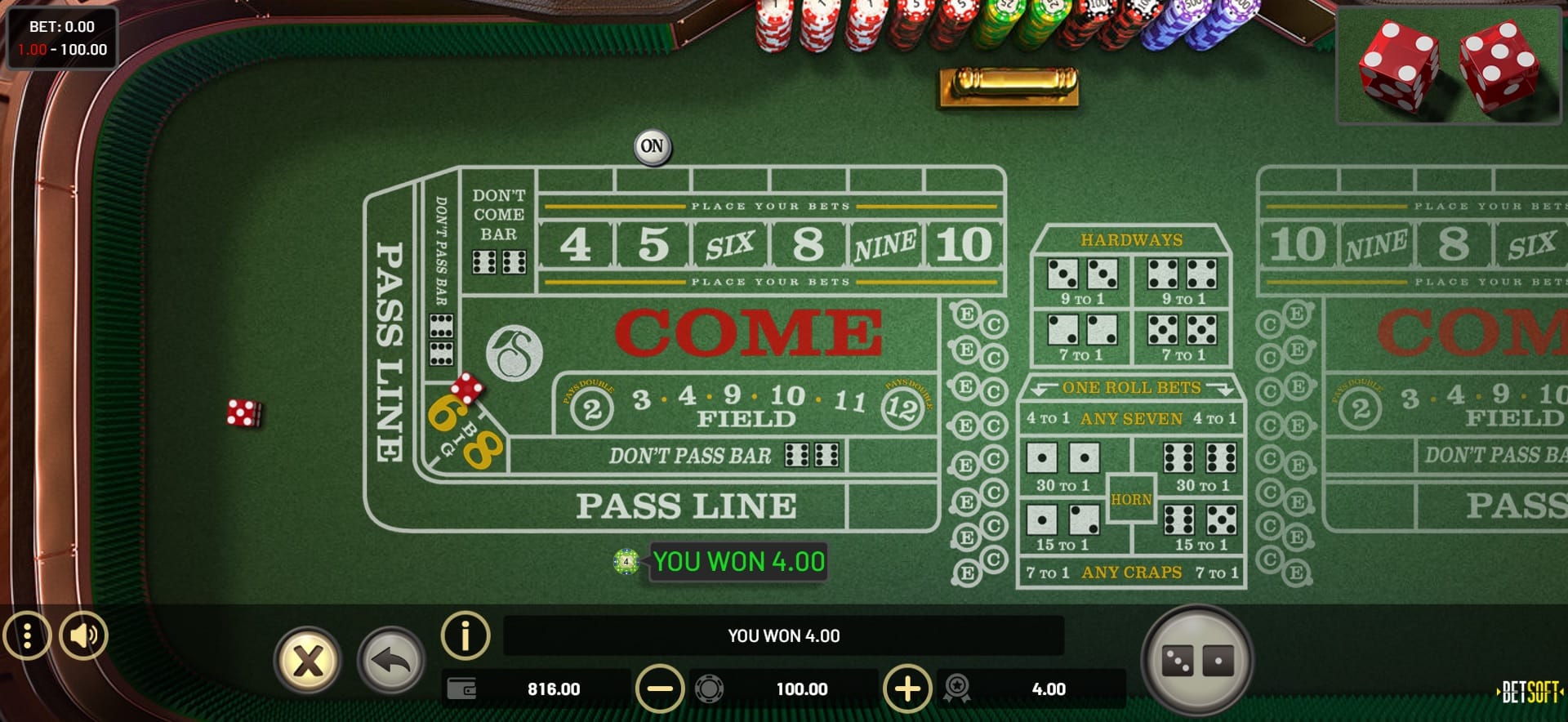The image size is (1568, 722).
Task: Place a bet on the COME area
Action: point(747,333)
